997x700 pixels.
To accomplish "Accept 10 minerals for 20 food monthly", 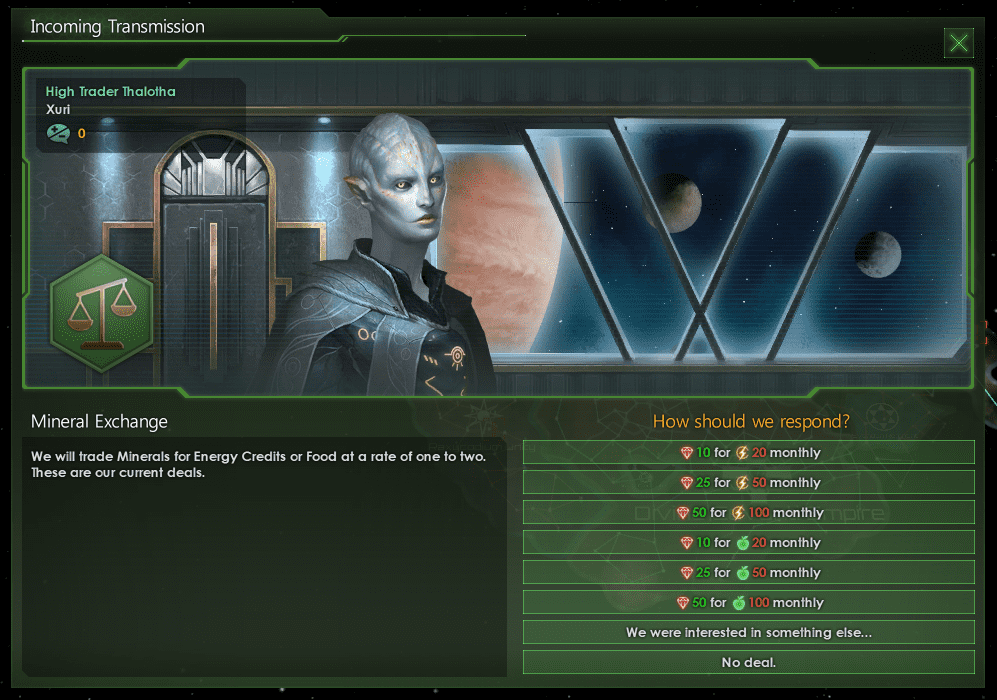I will (748, 543).
